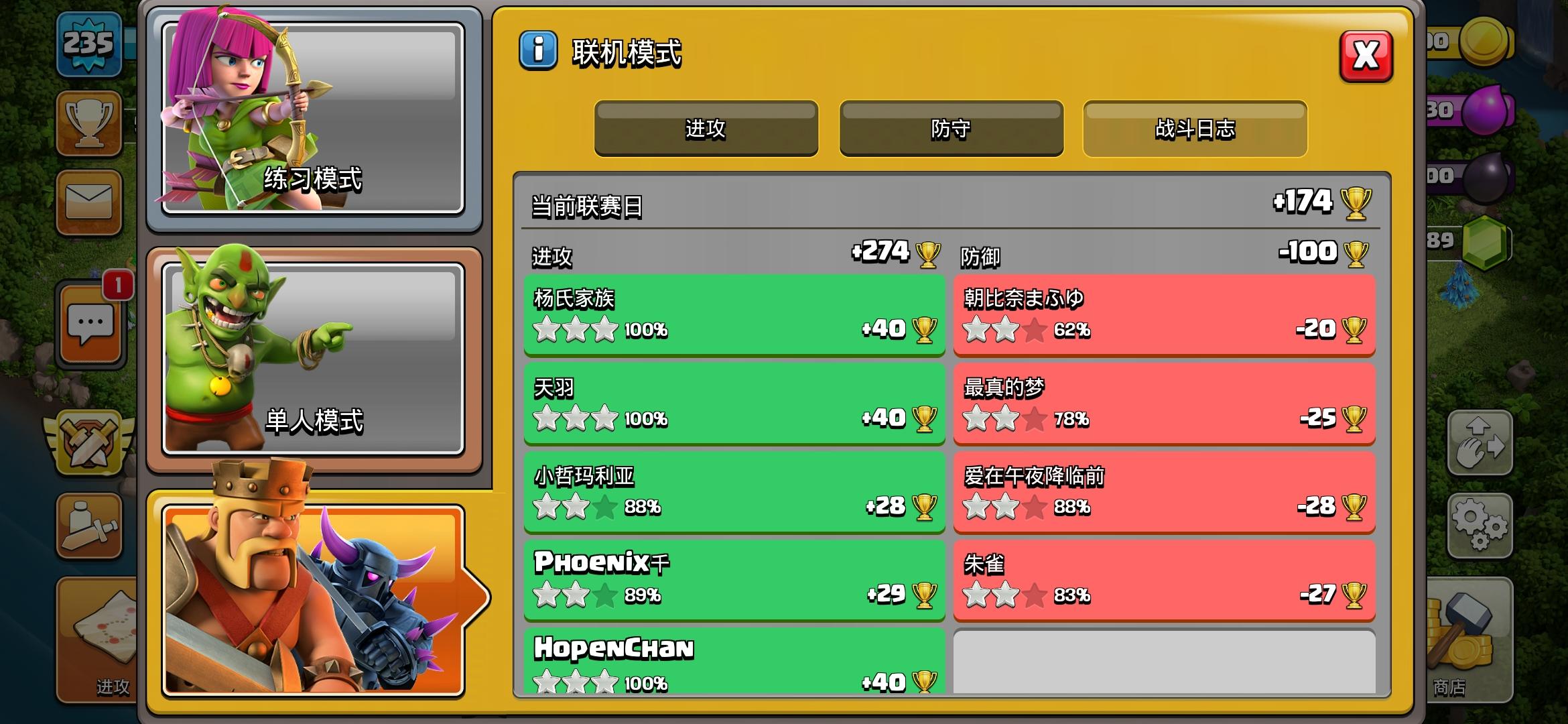Click the player level badge showing 235
The height and width of the screenshot is (724, 1568).
(89, 44)
